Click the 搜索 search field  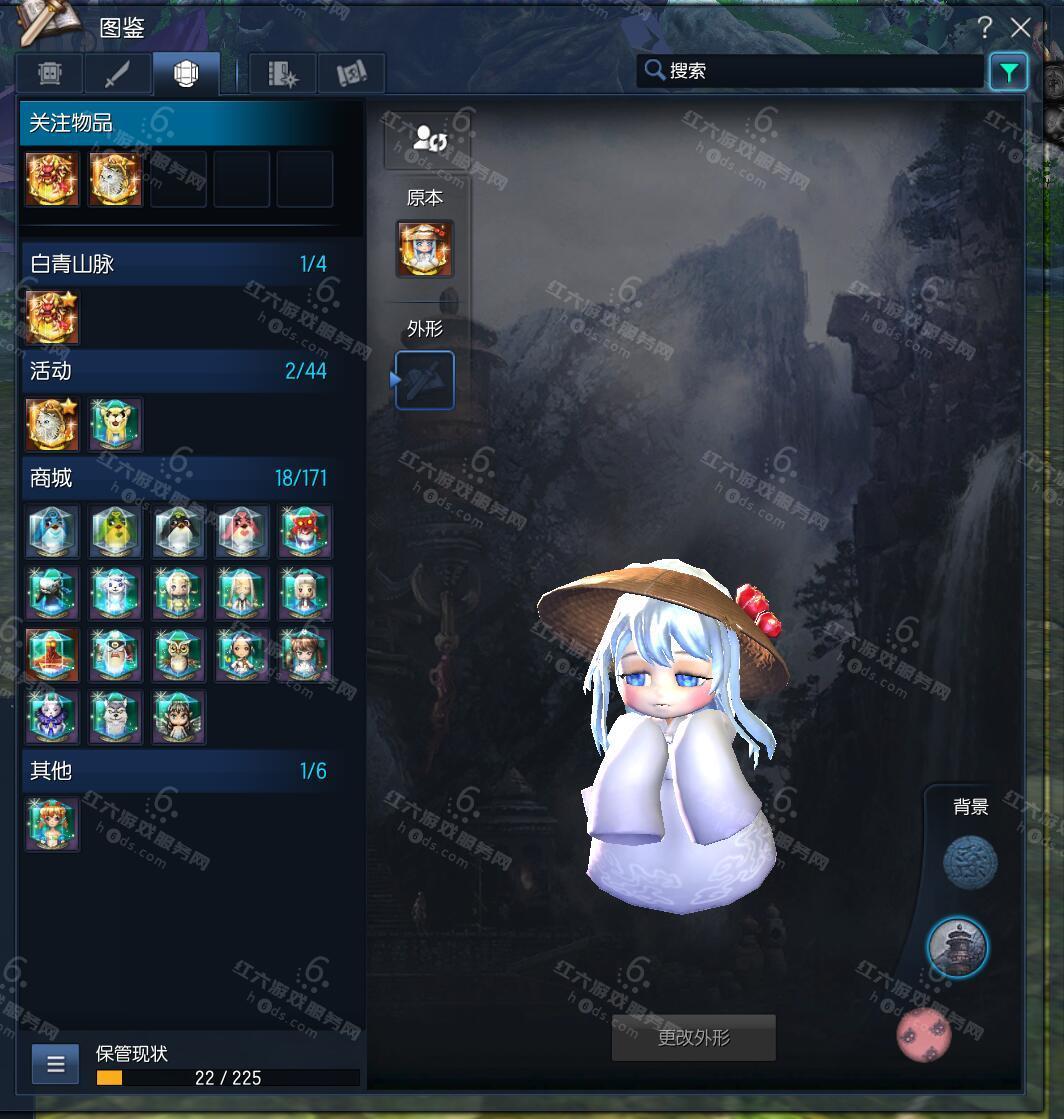point(810,71)
